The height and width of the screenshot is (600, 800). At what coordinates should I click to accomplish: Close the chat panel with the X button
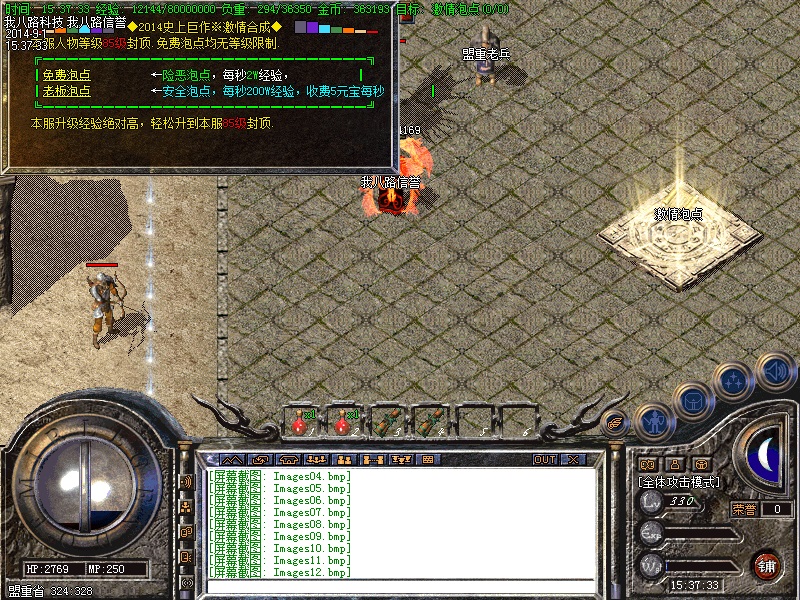574,460
